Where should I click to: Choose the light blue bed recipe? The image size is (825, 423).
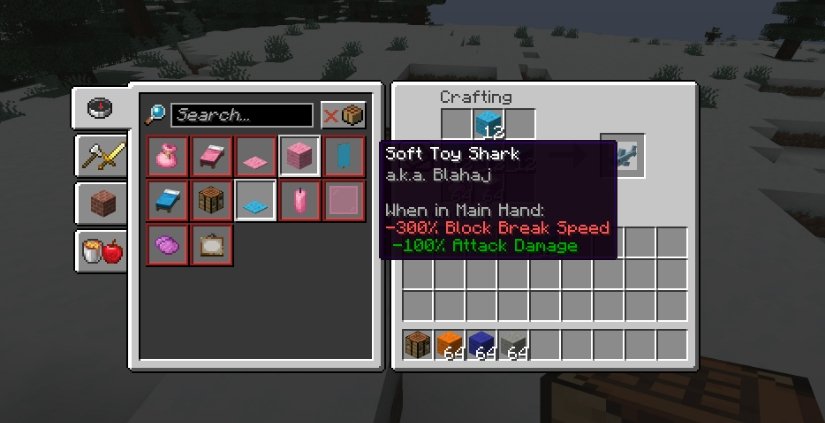pyautogui.click(x=166, y=200)
